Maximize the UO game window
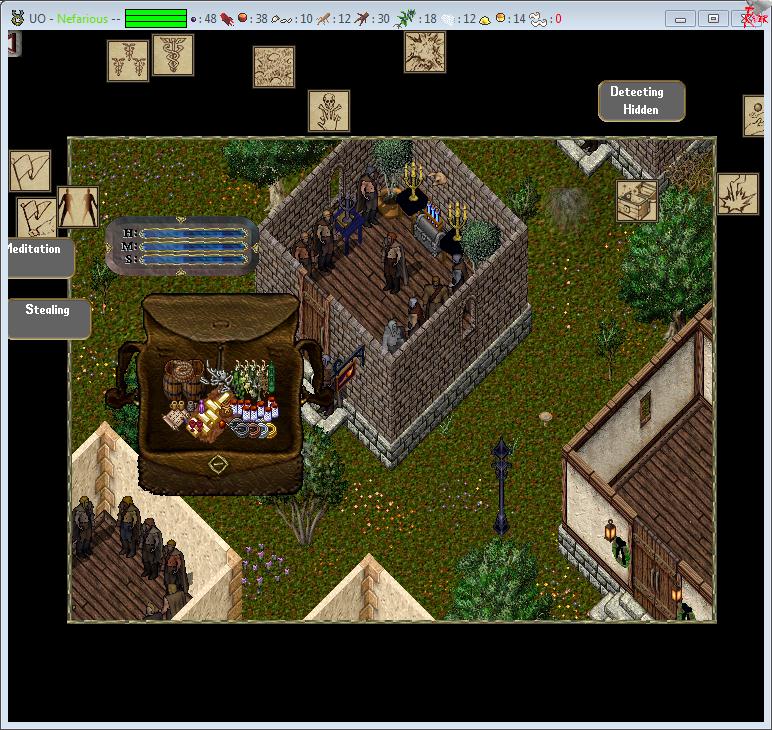This screenshot has height=730, width=772. pyautogui.click(x=713, y=18)
